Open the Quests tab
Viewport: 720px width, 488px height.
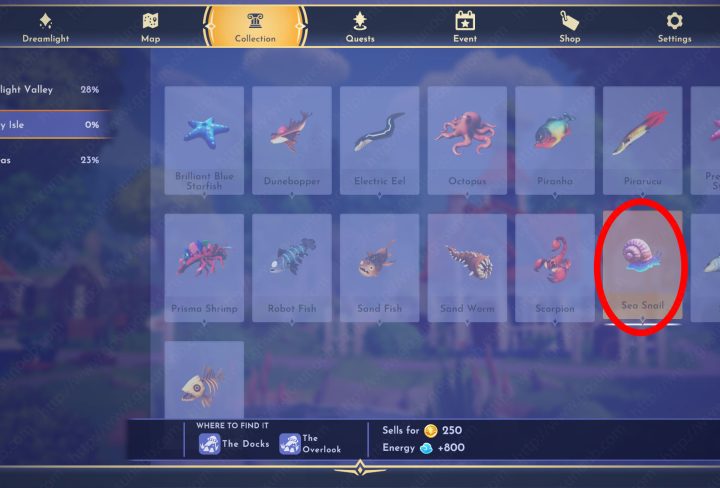coord(360,26)
